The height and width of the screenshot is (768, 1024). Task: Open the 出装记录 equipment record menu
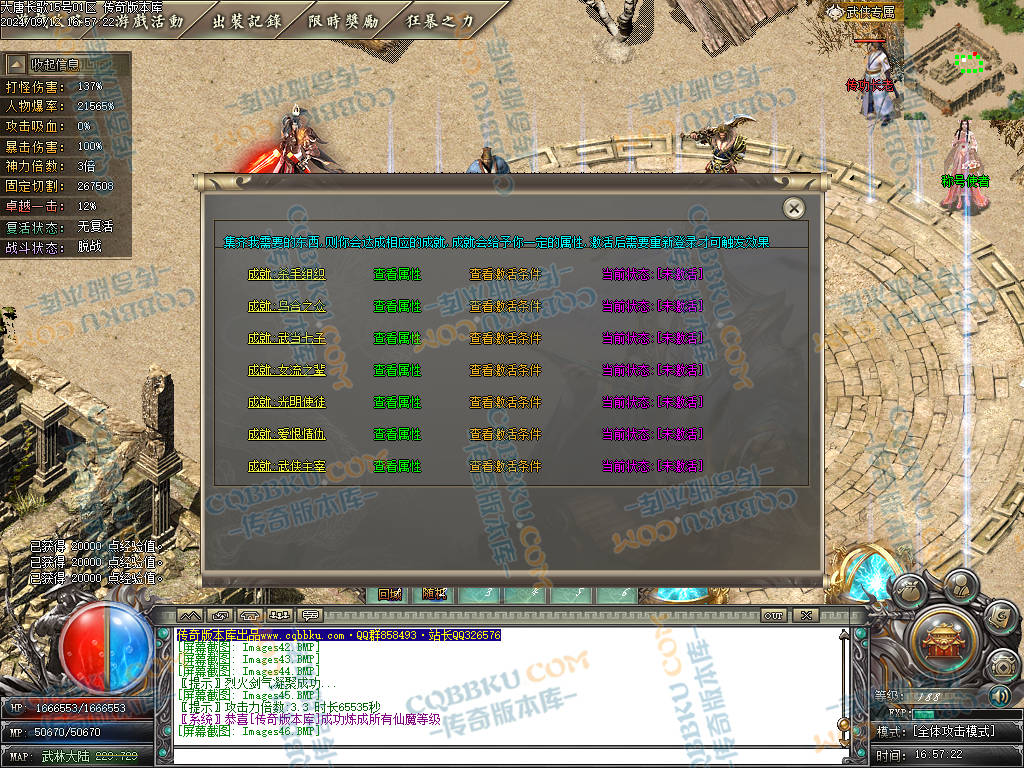(x=246, y=21)
